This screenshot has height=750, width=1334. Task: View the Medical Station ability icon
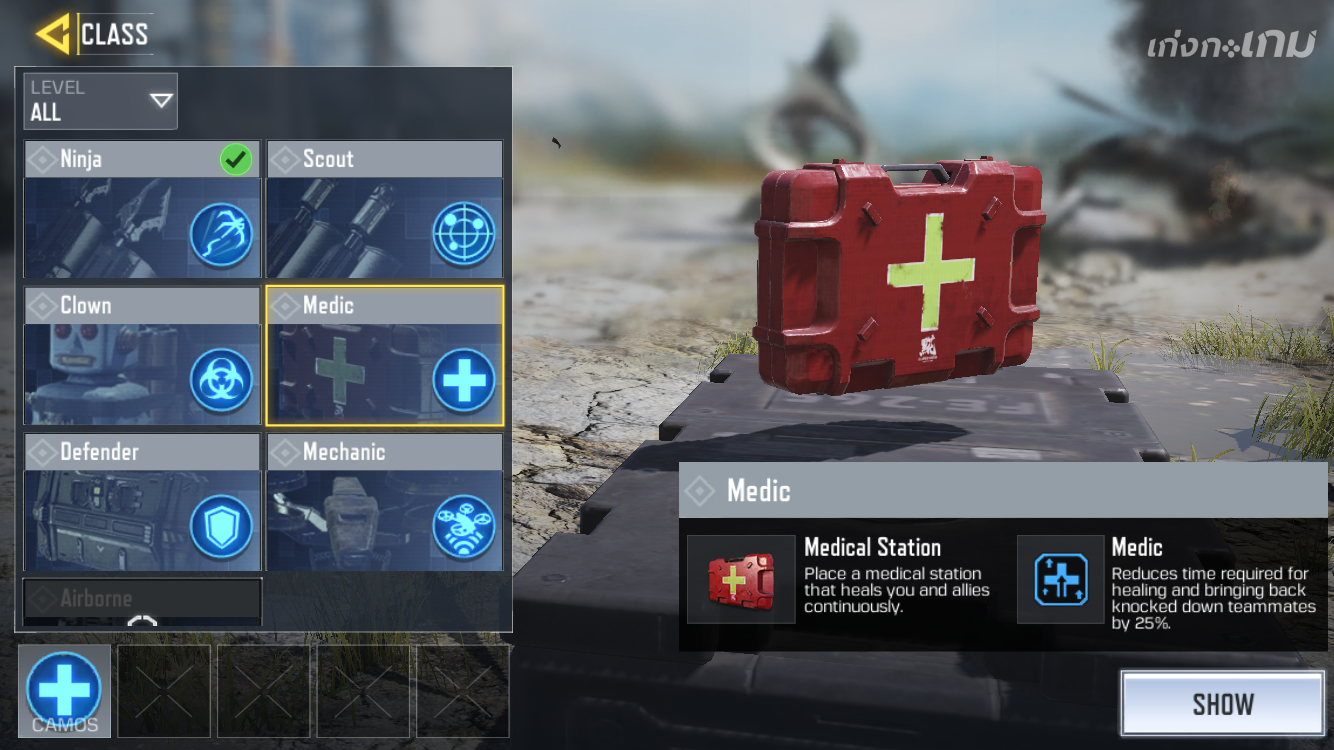pos(741,580)
